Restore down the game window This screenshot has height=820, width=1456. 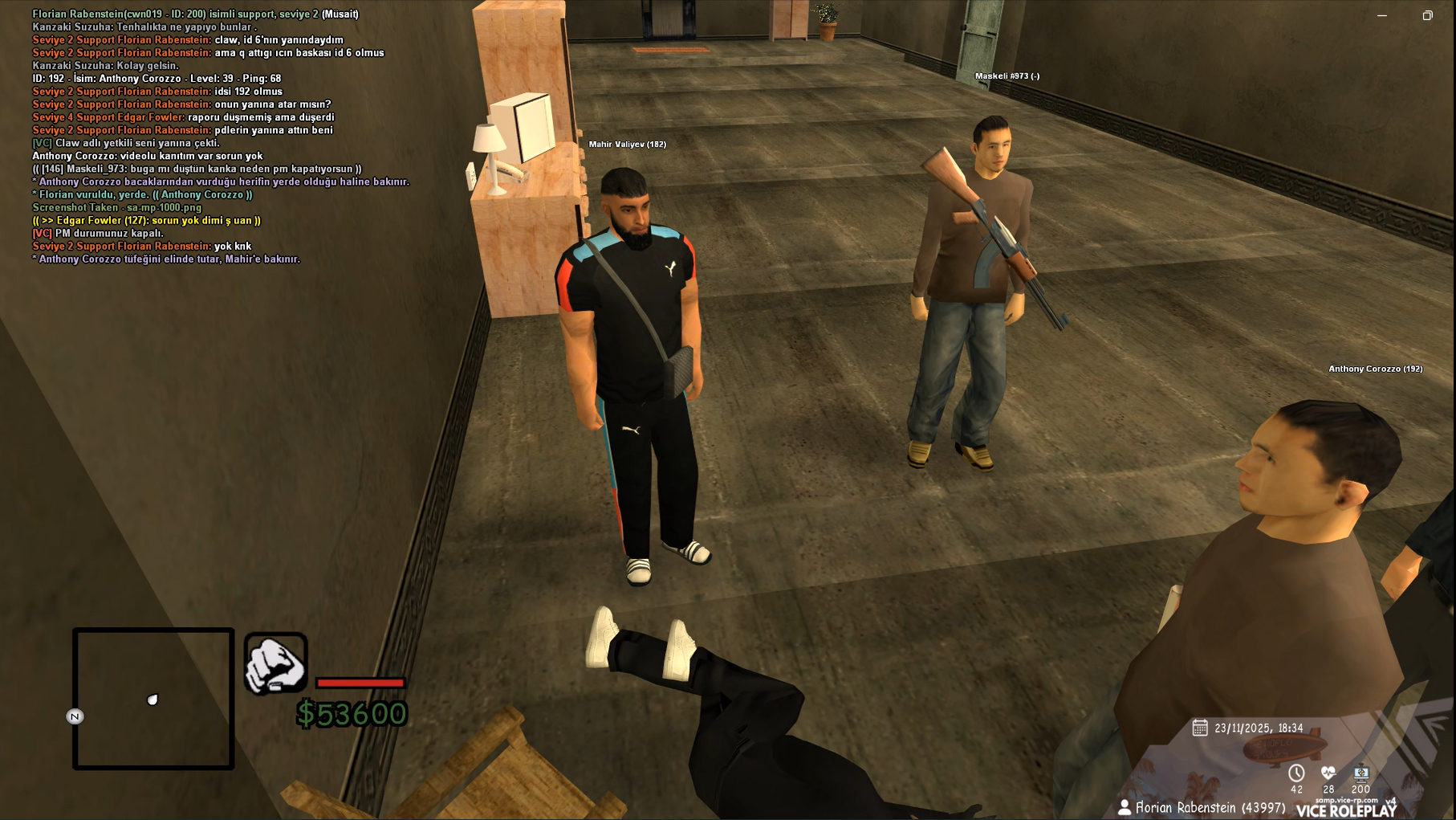click(x=1427, y=15)
